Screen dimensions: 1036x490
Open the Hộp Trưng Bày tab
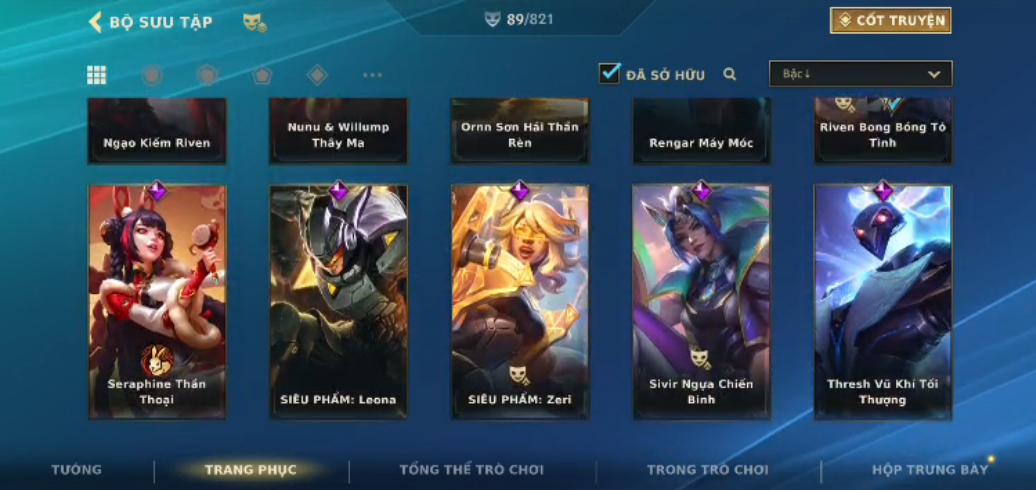pyautogui.click(x=929, y=470)
